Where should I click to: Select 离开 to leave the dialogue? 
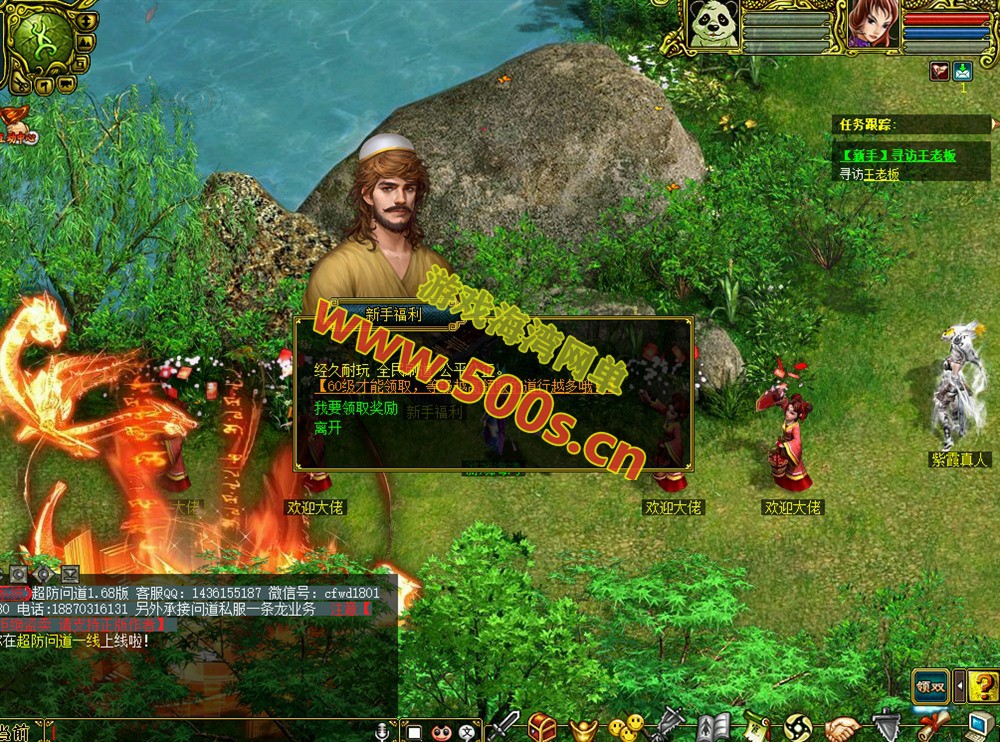tap(328, 427)
